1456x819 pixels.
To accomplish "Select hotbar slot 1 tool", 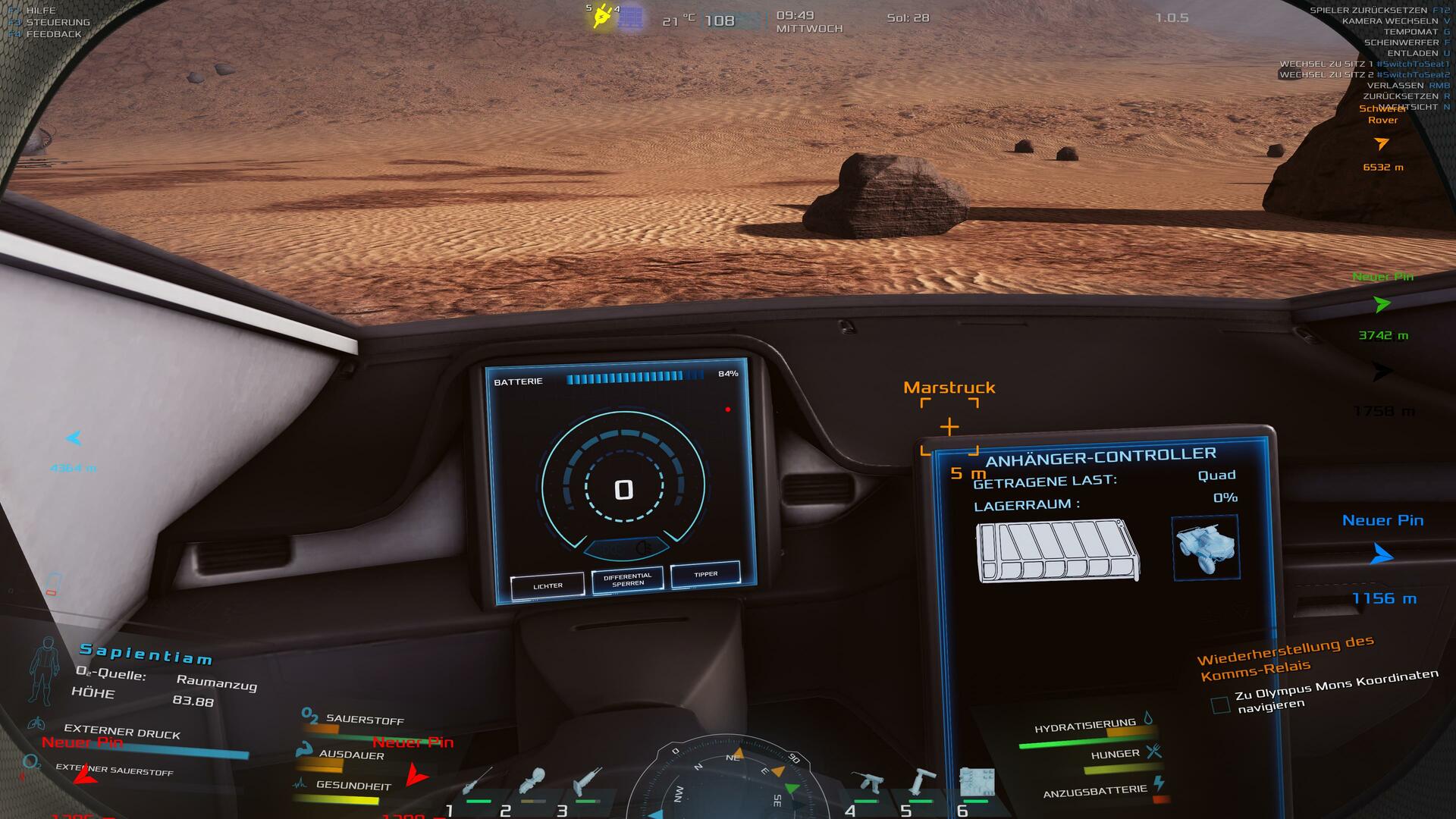I will point(477,781).
